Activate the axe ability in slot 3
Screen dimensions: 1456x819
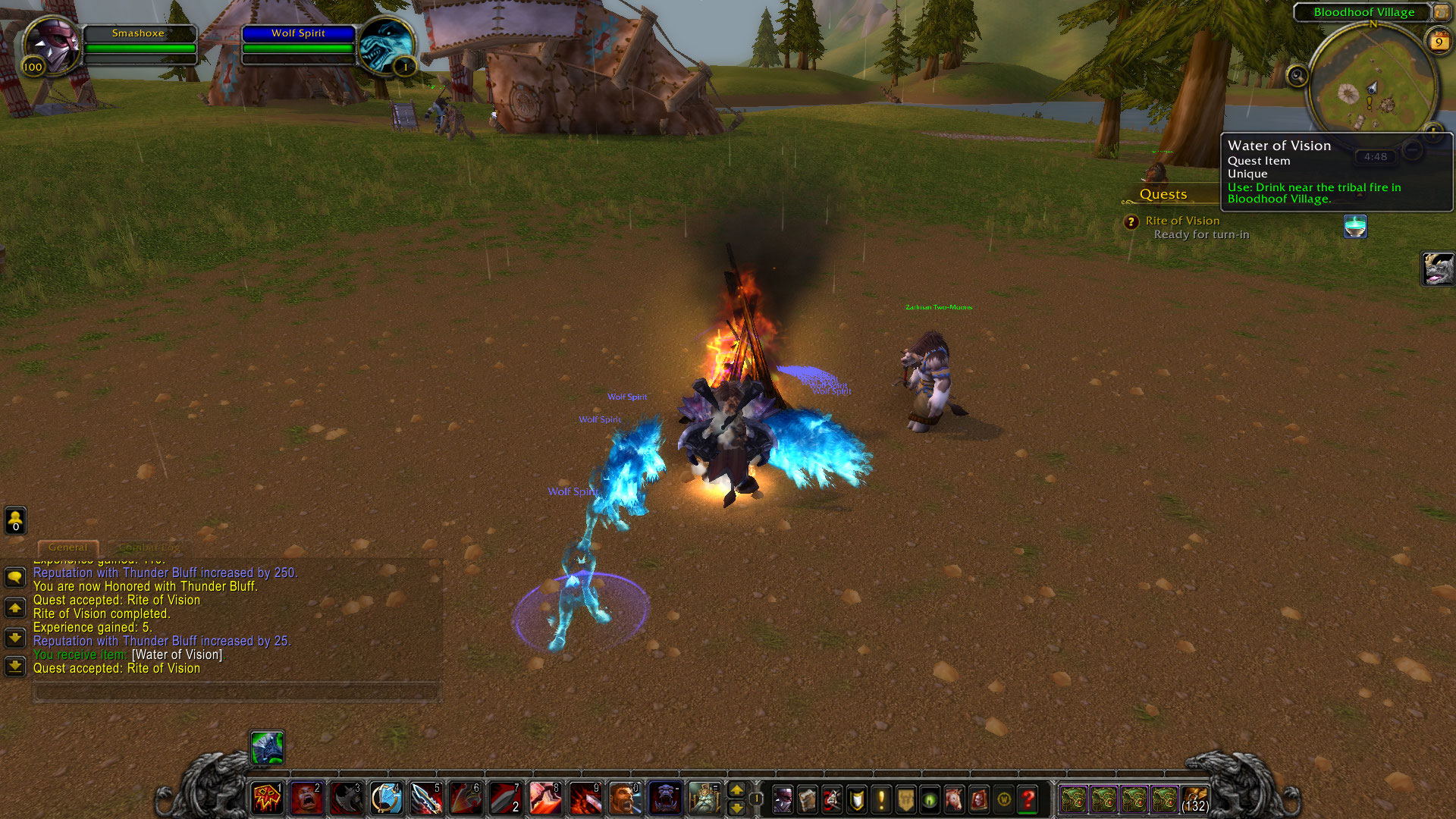coord(347,799)
